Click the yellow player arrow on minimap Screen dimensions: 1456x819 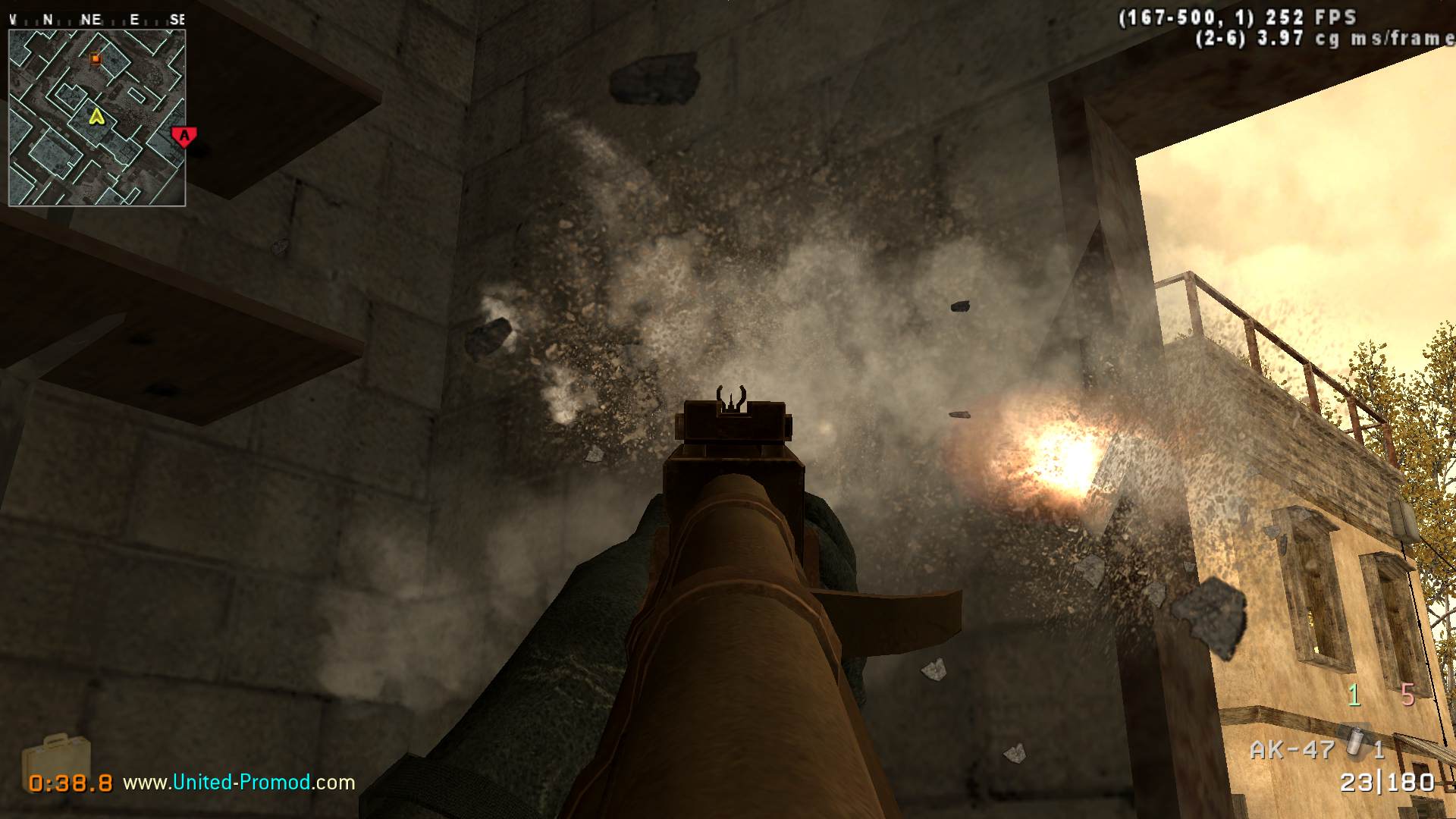pos(96,117)
